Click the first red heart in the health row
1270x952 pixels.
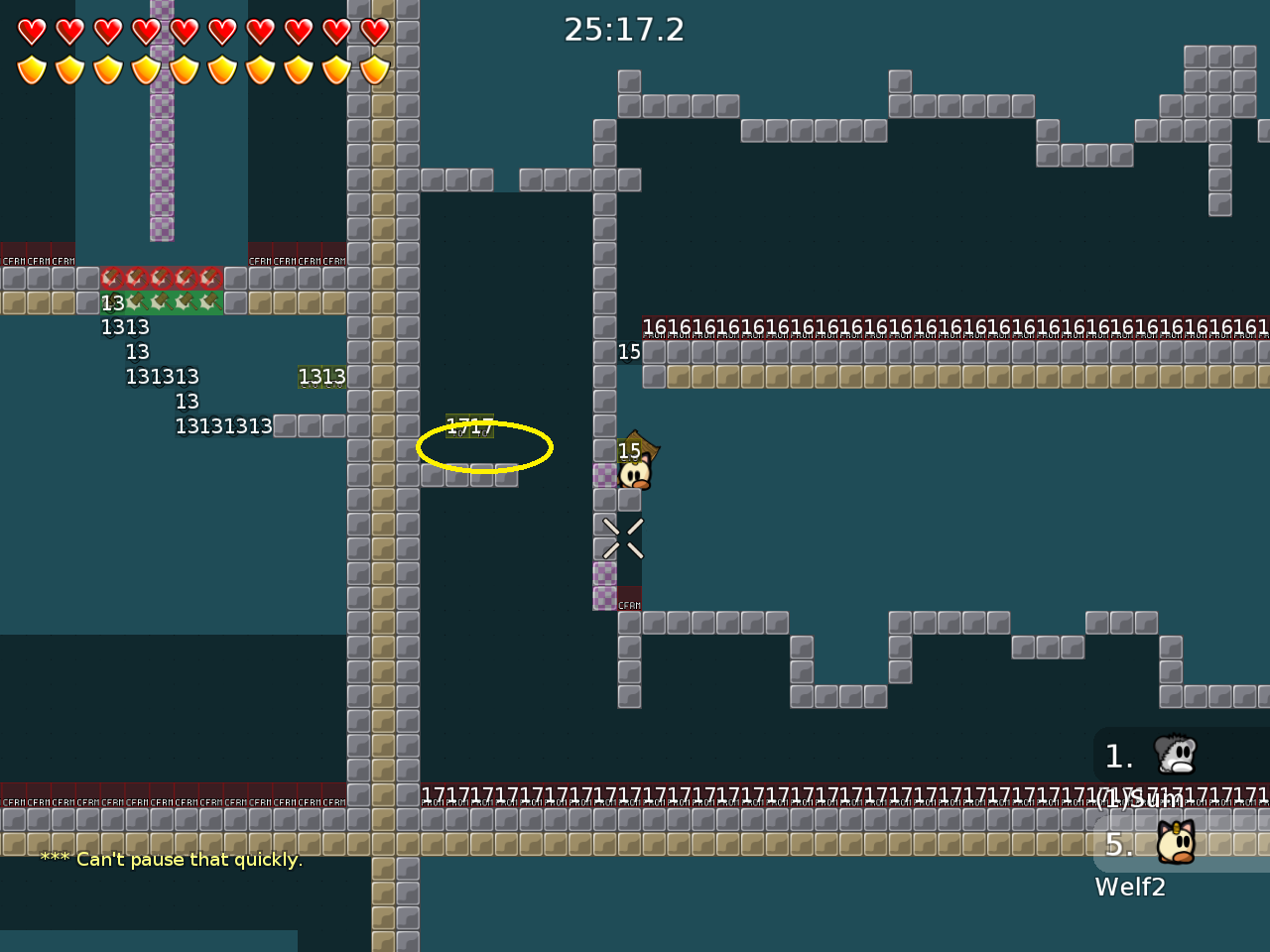(33, 31)
